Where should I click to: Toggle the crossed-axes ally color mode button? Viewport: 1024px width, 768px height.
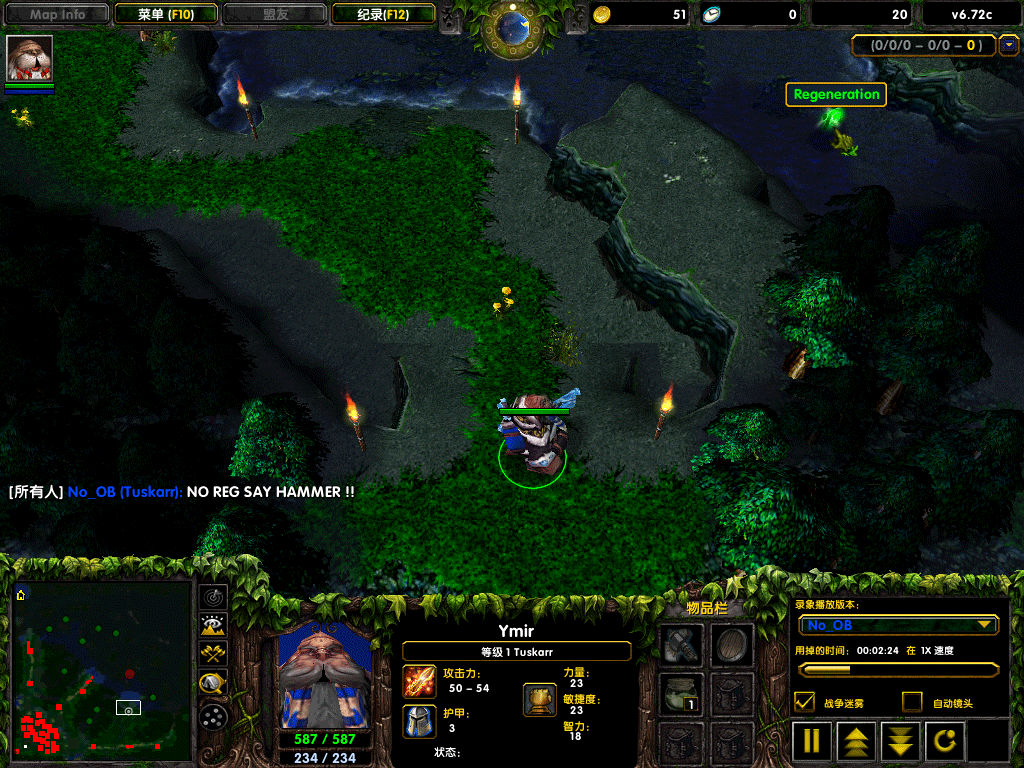coord(213,654)
